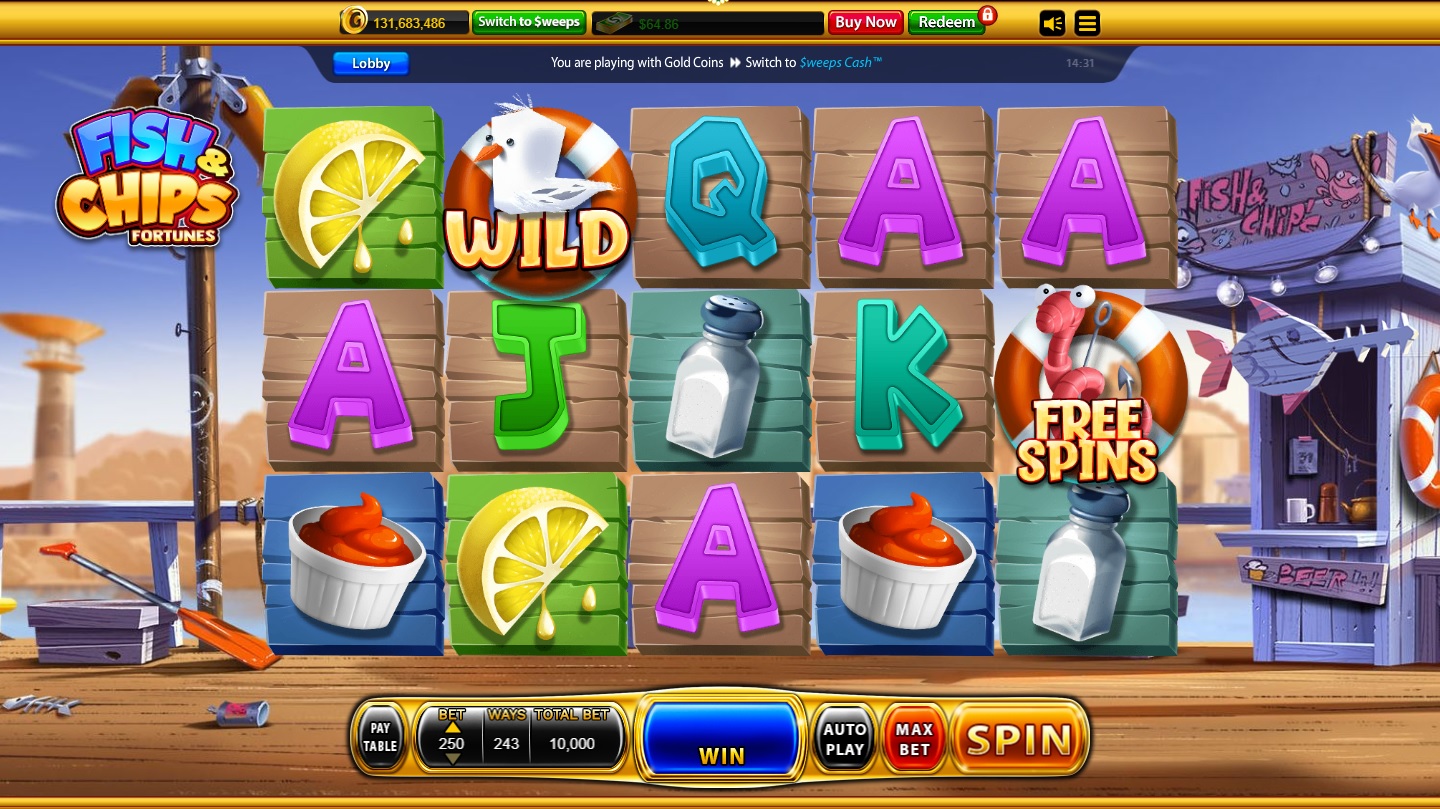Viewport: 1440px width, 809px height.
Task: Open the Pay Table
Action: click(380, 738)
